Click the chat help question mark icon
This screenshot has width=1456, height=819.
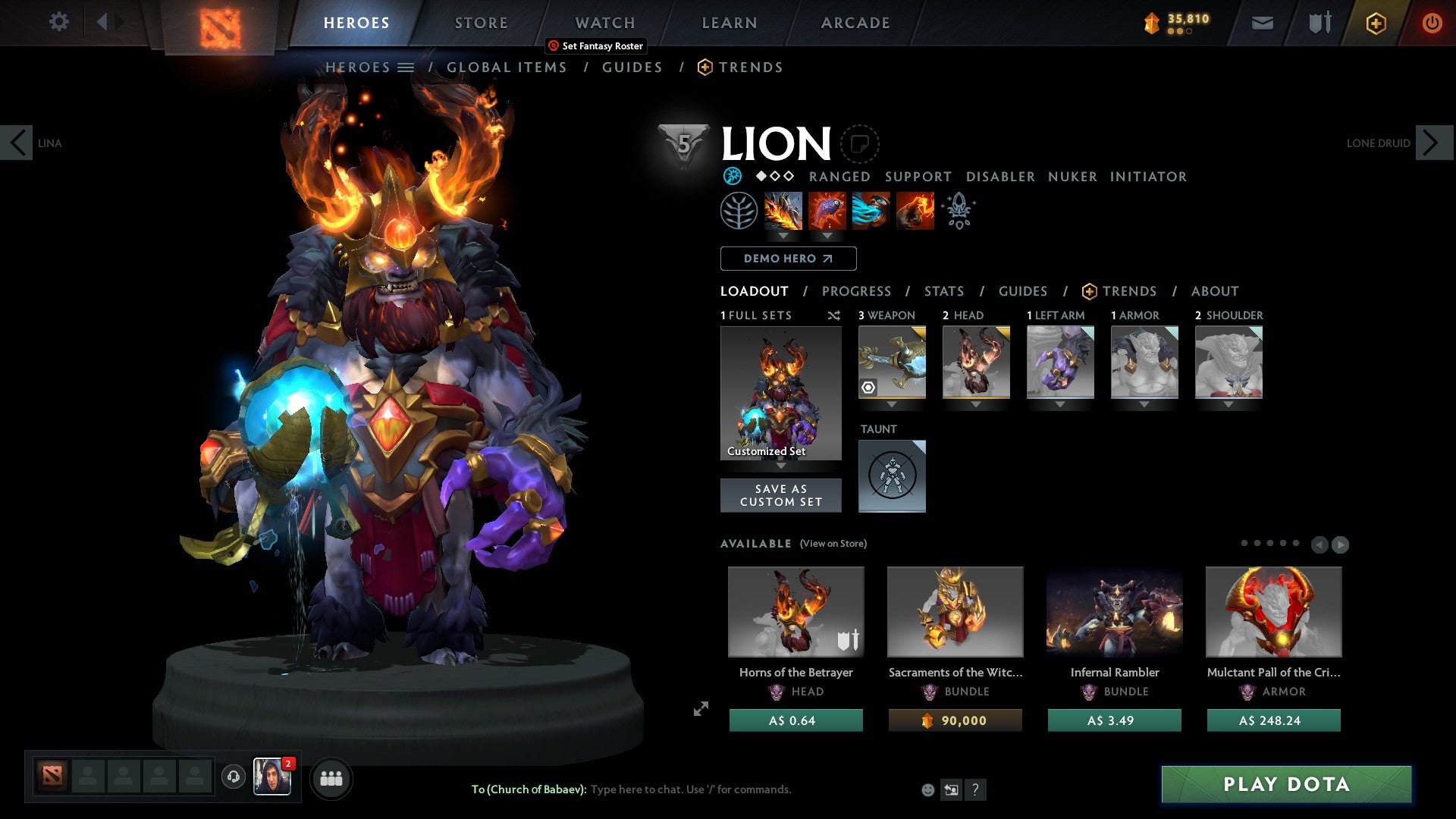(976, 790)
